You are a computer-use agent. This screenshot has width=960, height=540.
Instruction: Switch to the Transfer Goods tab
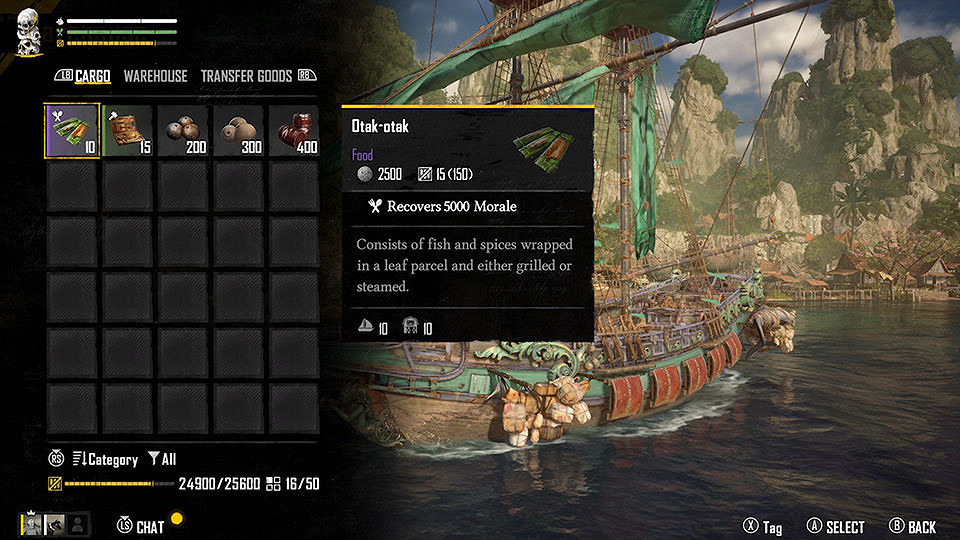click(246, 76)
